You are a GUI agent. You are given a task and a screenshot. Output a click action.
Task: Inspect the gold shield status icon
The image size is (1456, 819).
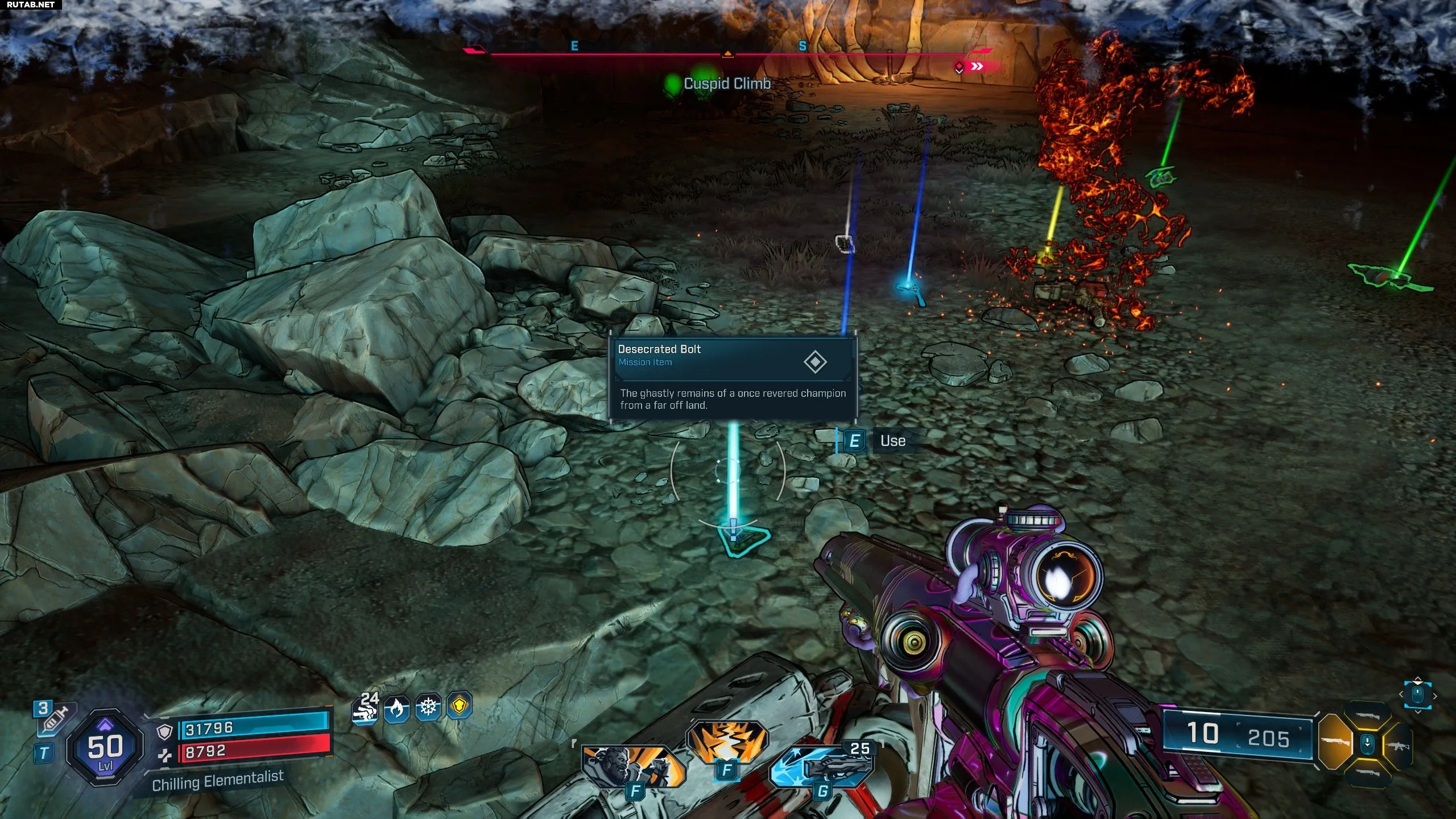coord(460,706)
